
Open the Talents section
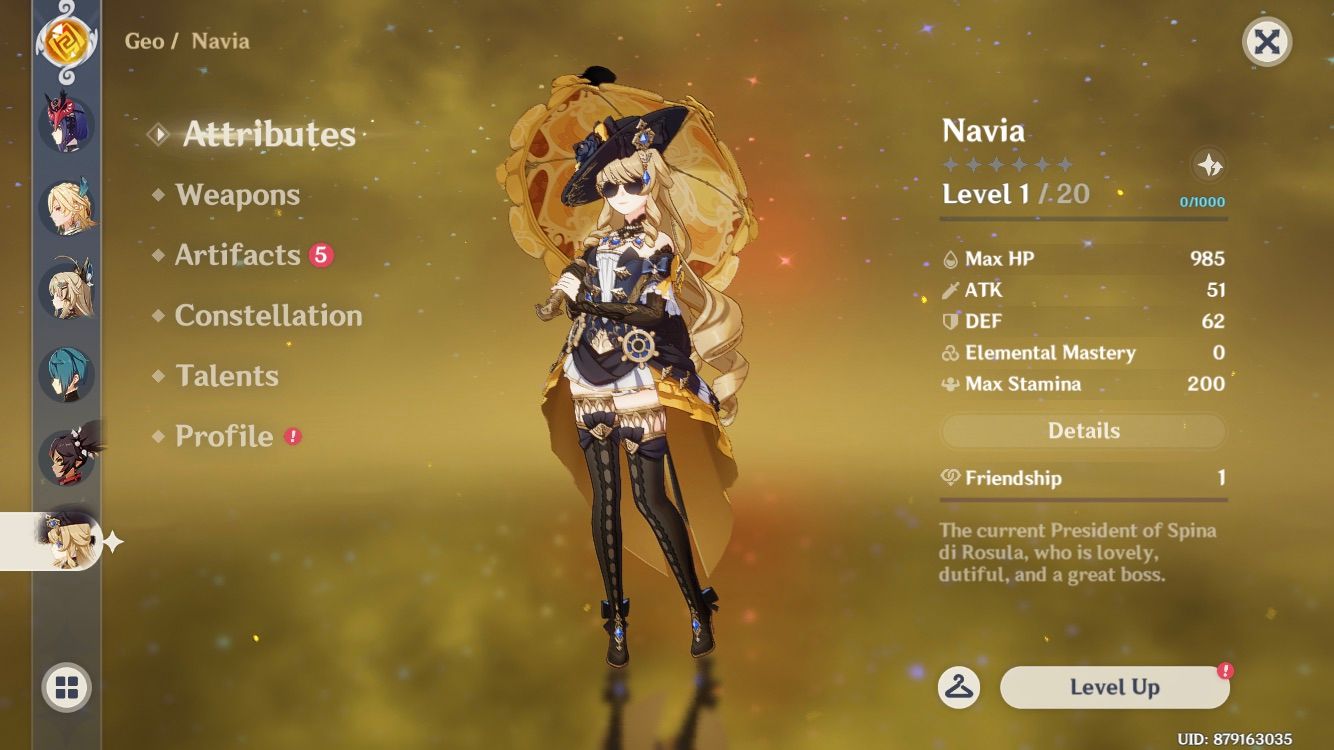pos(227,375)
